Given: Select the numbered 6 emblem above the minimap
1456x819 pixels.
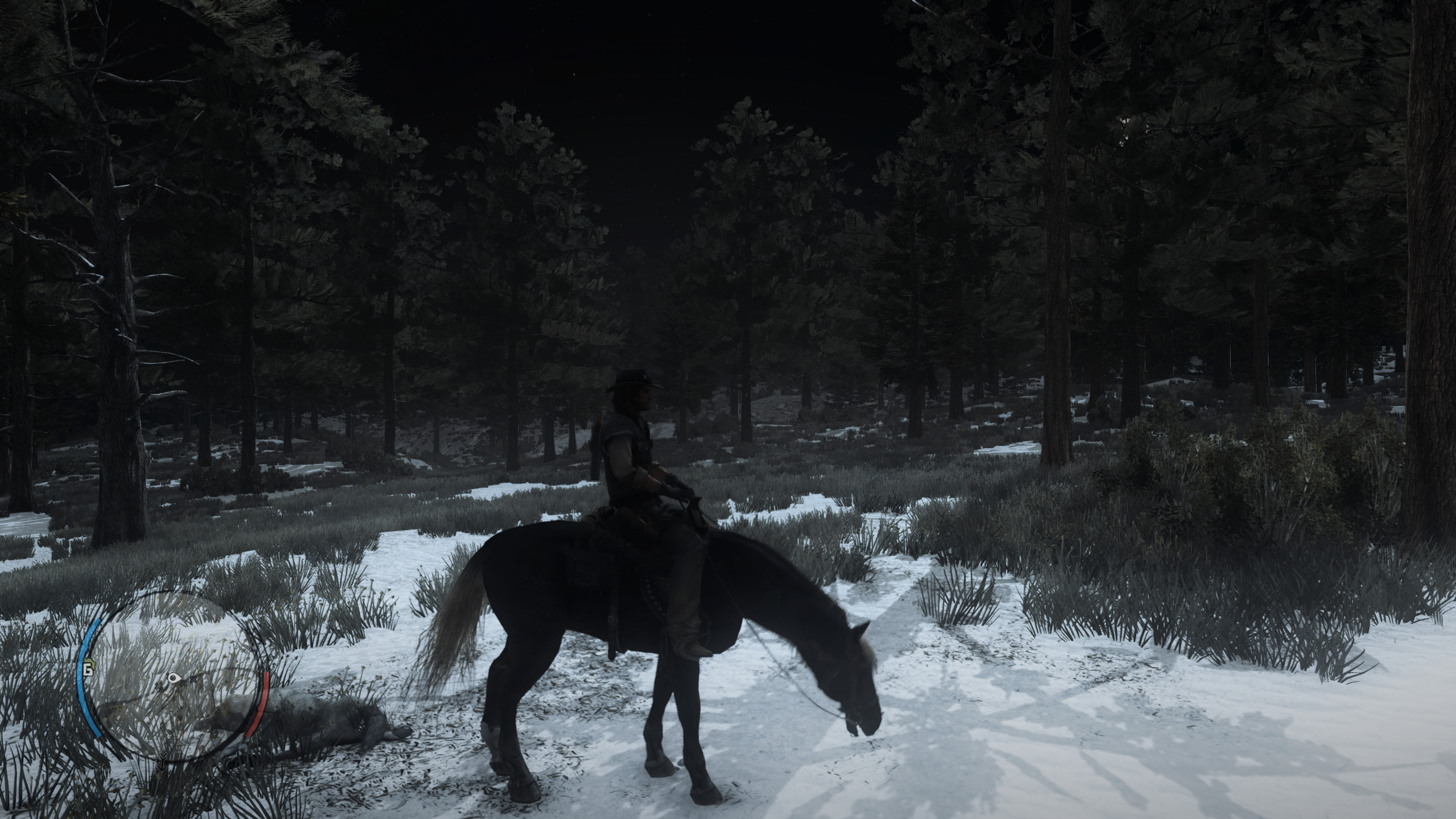Looking at the screenshot, I should [x=88, y=670].
